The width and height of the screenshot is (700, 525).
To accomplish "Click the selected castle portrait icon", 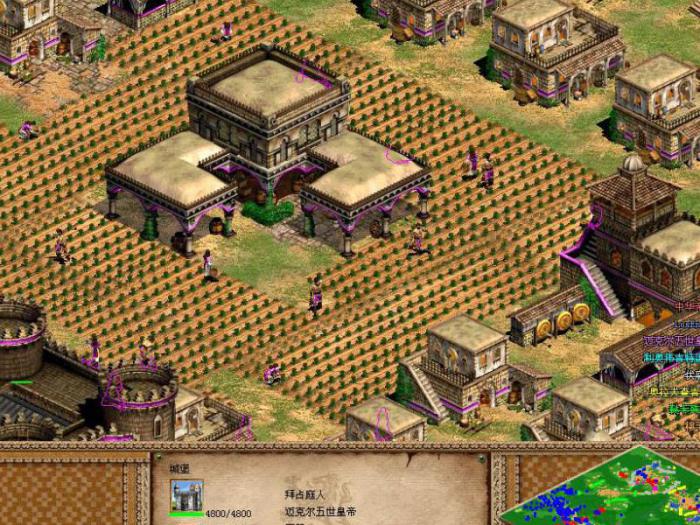I will (186, 494).
